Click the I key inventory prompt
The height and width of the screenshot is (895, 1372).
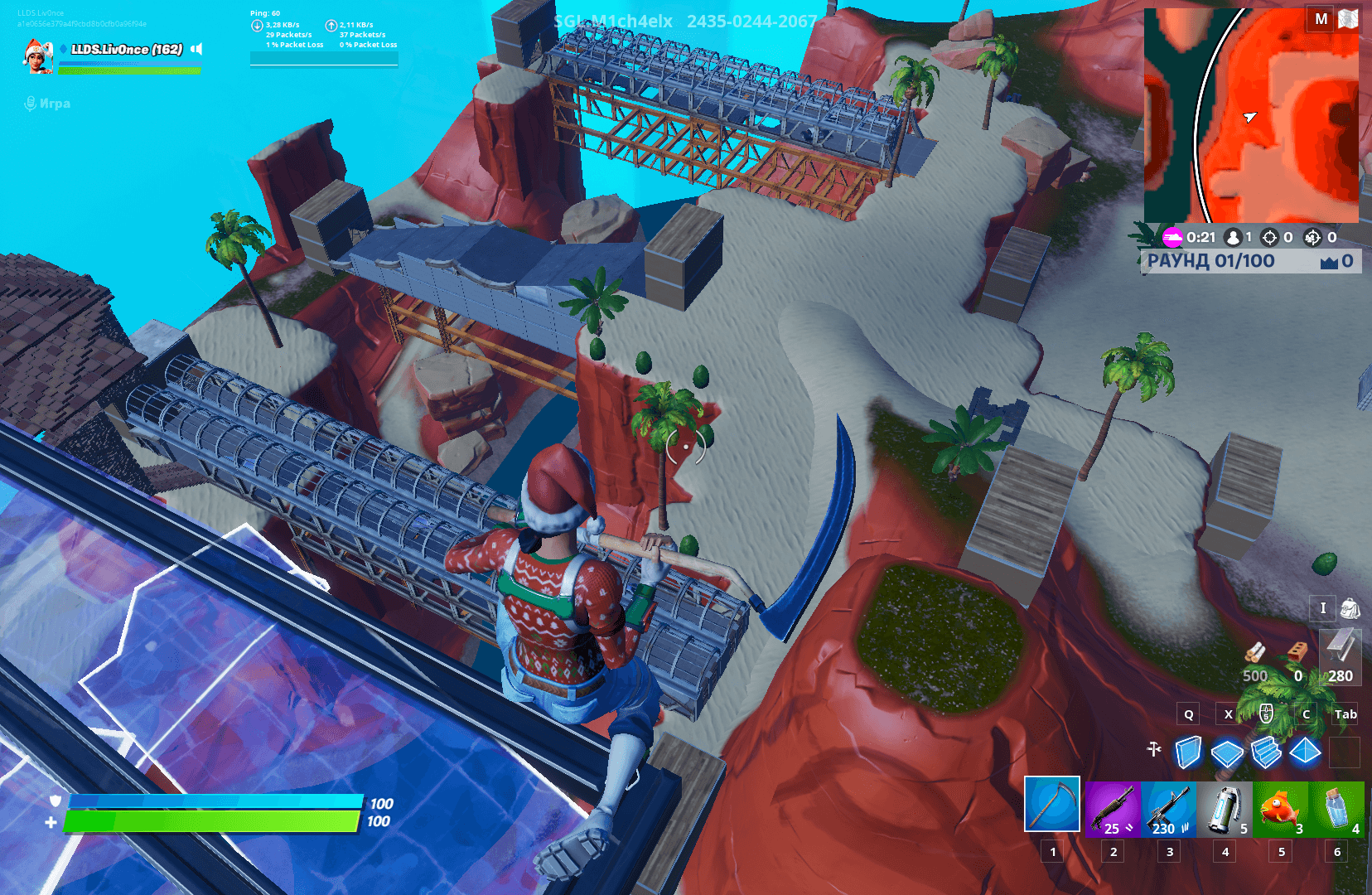pyautogui.click(x=1323, y=609)
